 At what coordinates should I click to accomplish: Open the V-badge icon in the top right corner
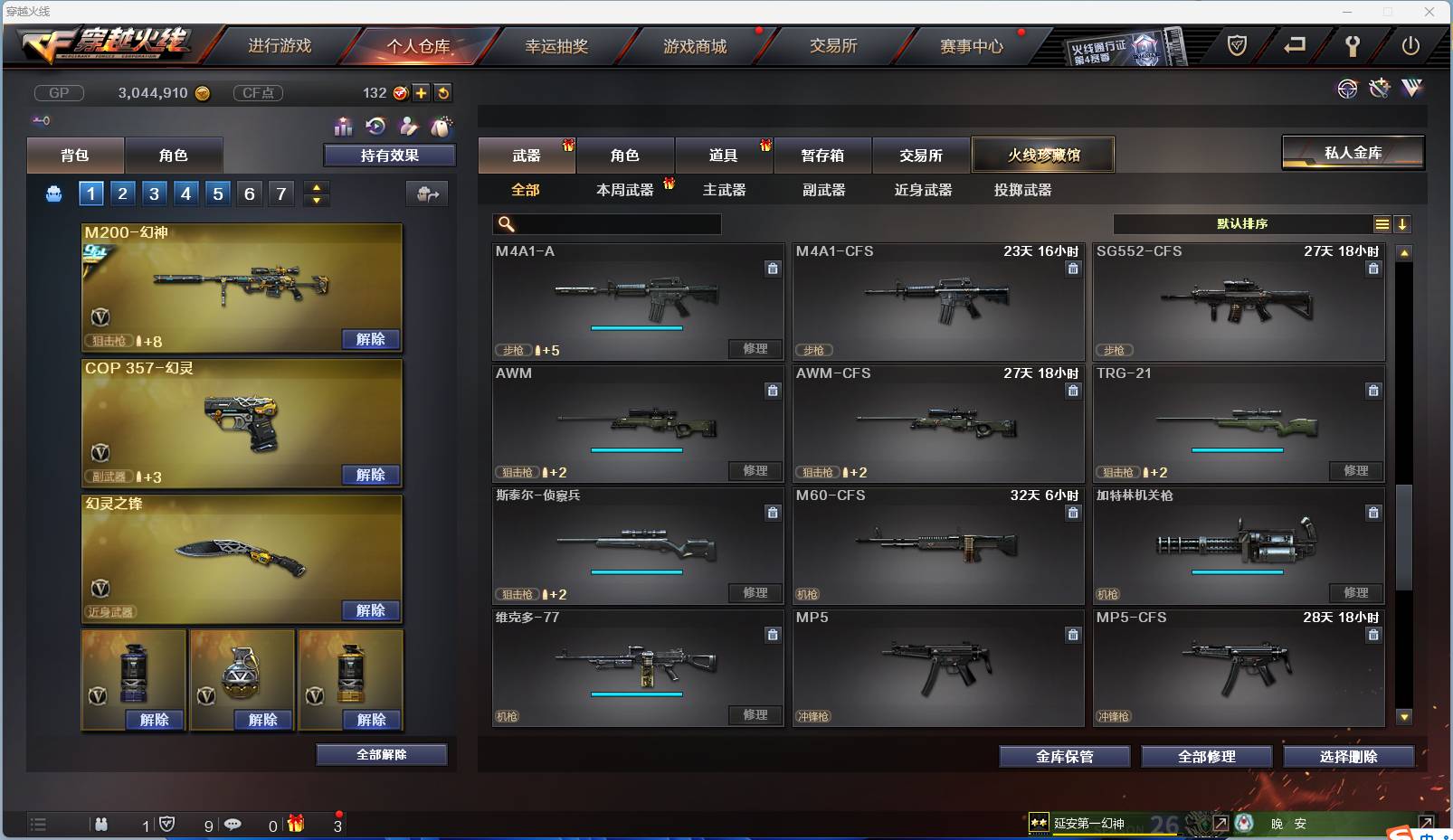click(x=1410, y=89)
